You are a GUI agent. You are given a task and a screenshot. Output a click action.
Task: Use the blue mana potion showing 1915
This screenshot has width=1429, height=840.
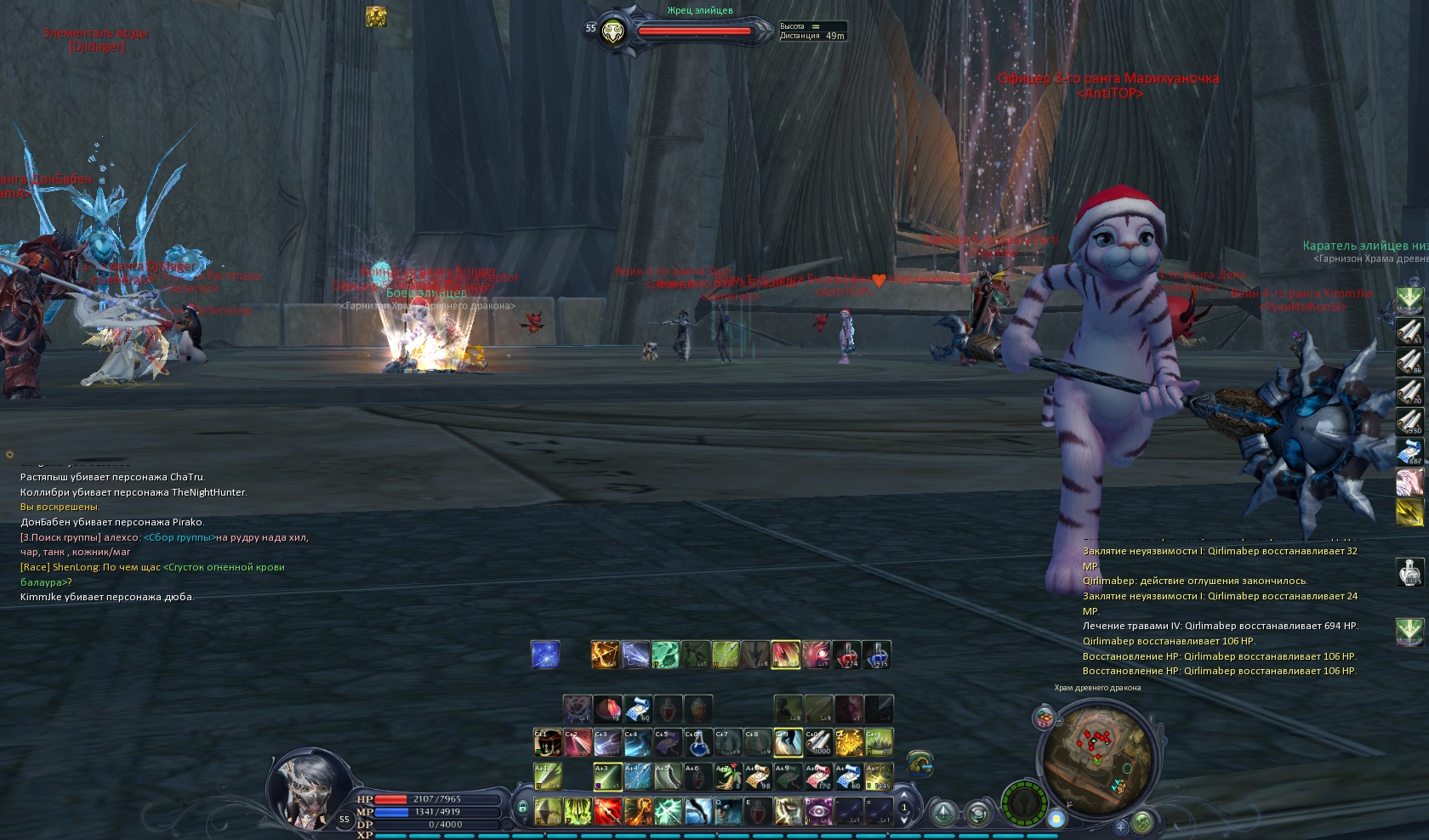tap(876, 655)
